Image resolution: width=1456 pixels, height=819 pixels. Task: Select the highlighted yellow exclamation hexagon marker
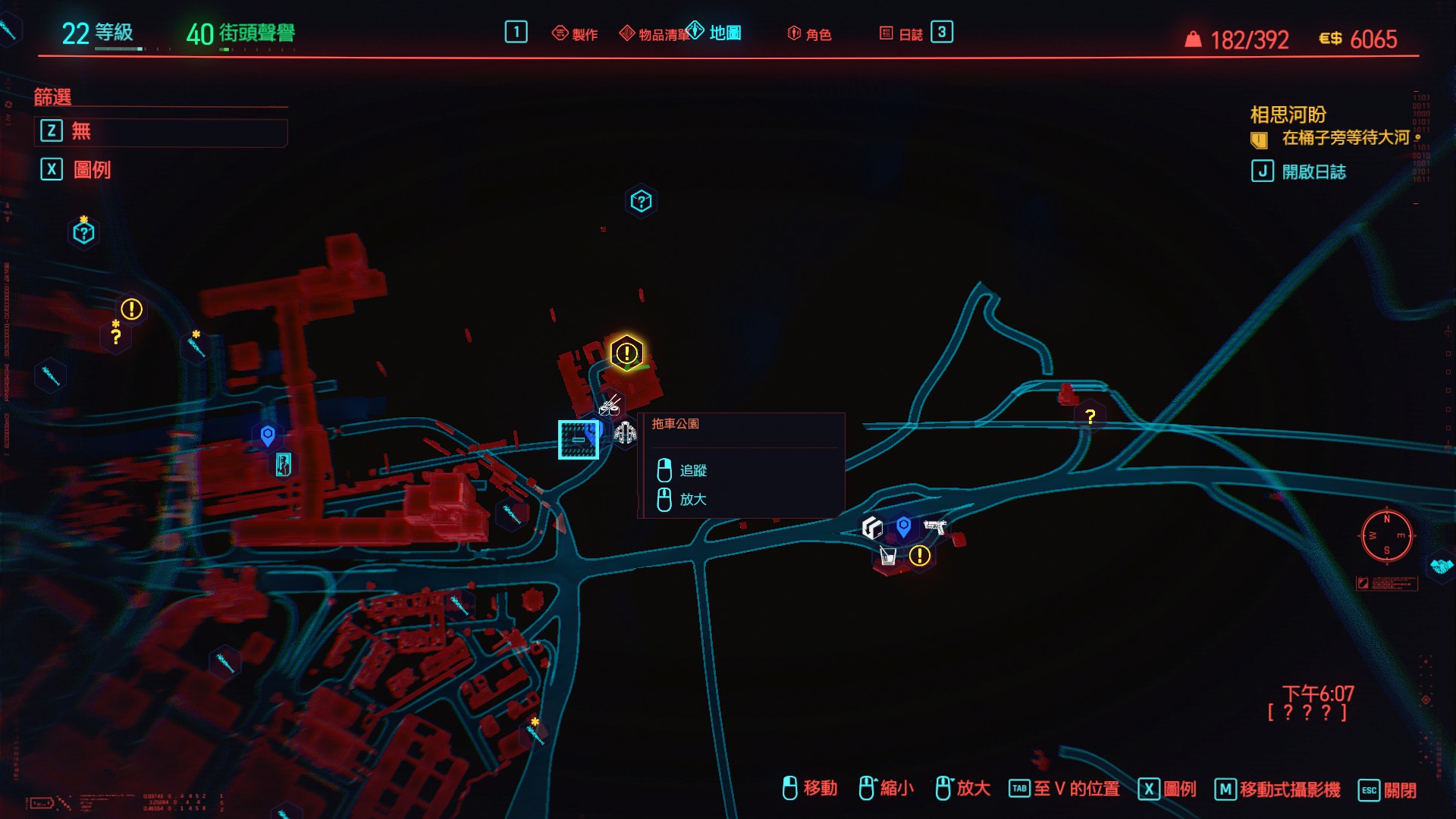click(626, 353)
